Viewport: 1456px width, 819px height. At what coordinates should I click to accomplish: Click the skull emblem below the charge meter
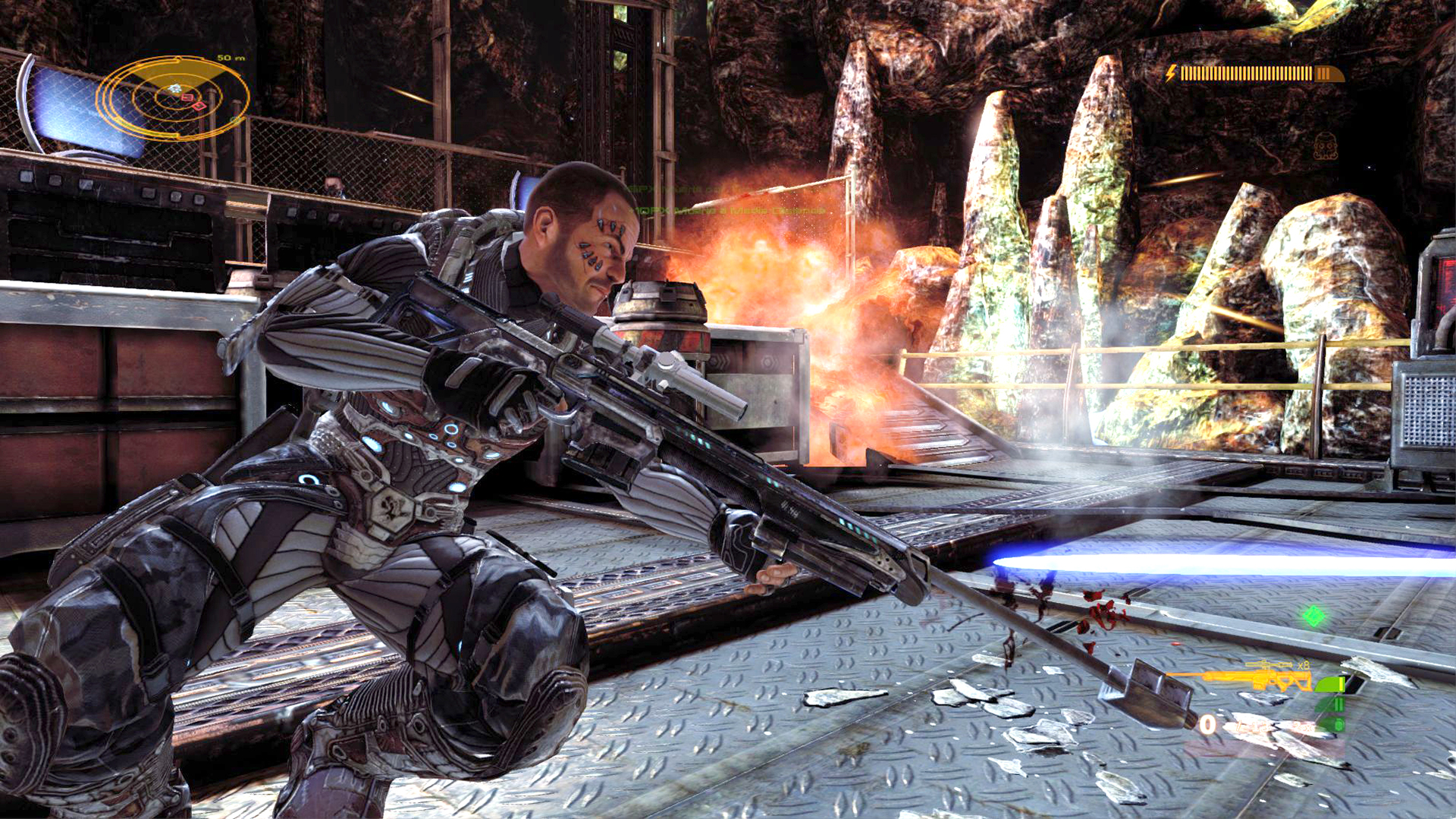pos(1326,146)
